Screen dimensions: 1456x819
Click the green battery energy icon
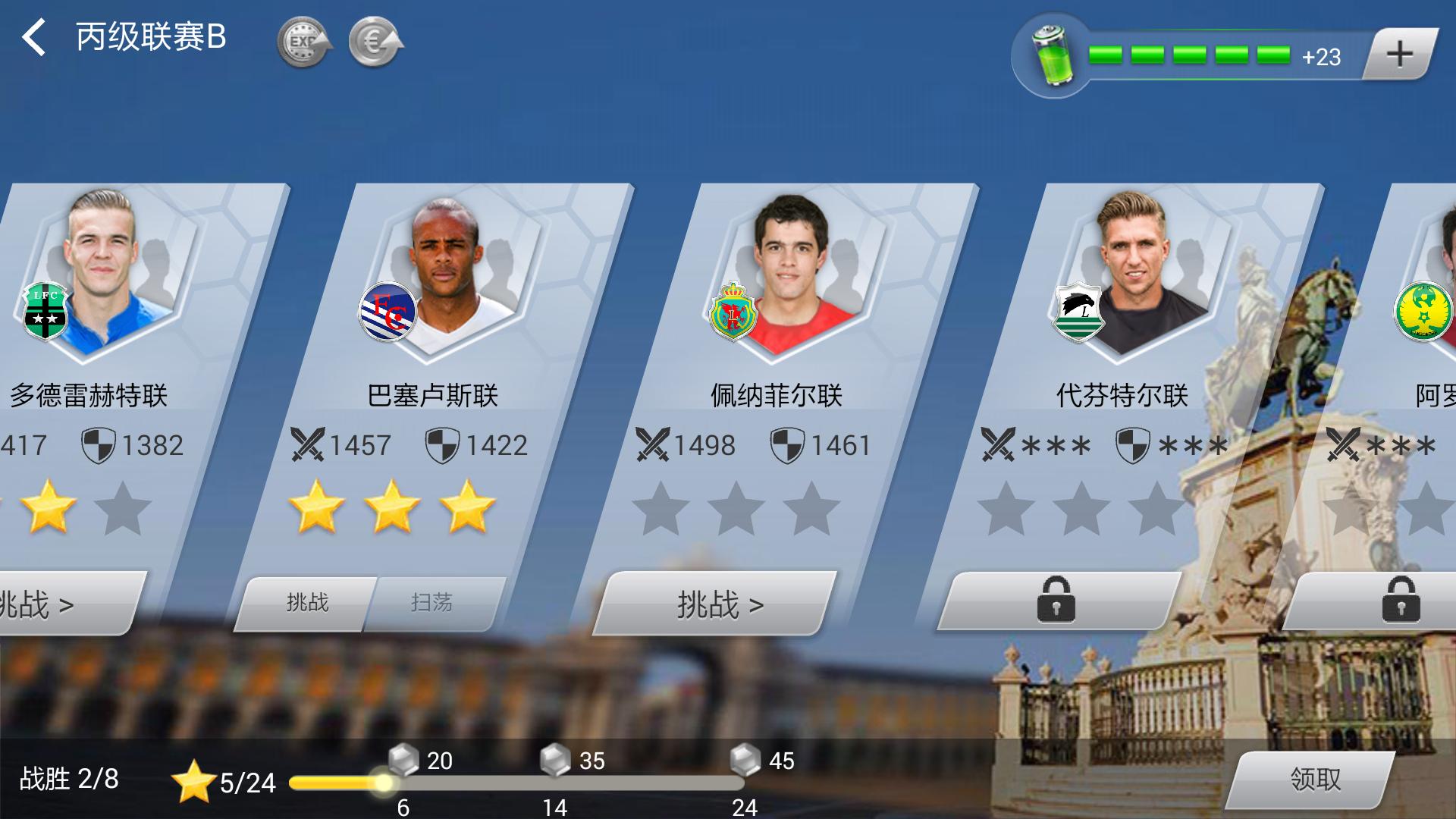(x=1053, y=55)
